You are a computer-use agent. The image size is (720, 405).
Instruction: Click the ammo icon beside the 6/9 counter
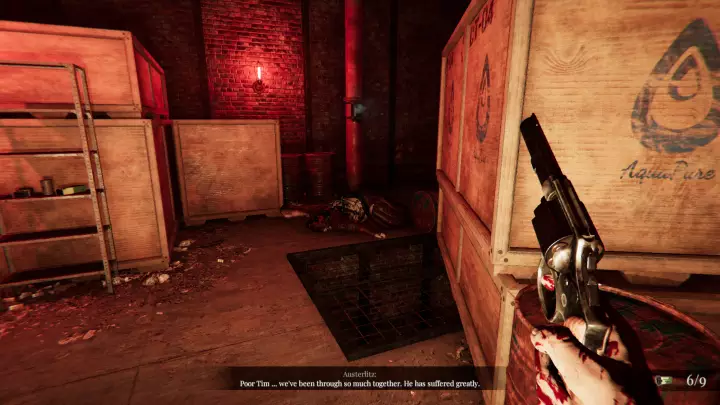pyautogui.click(x=665, y=381)
